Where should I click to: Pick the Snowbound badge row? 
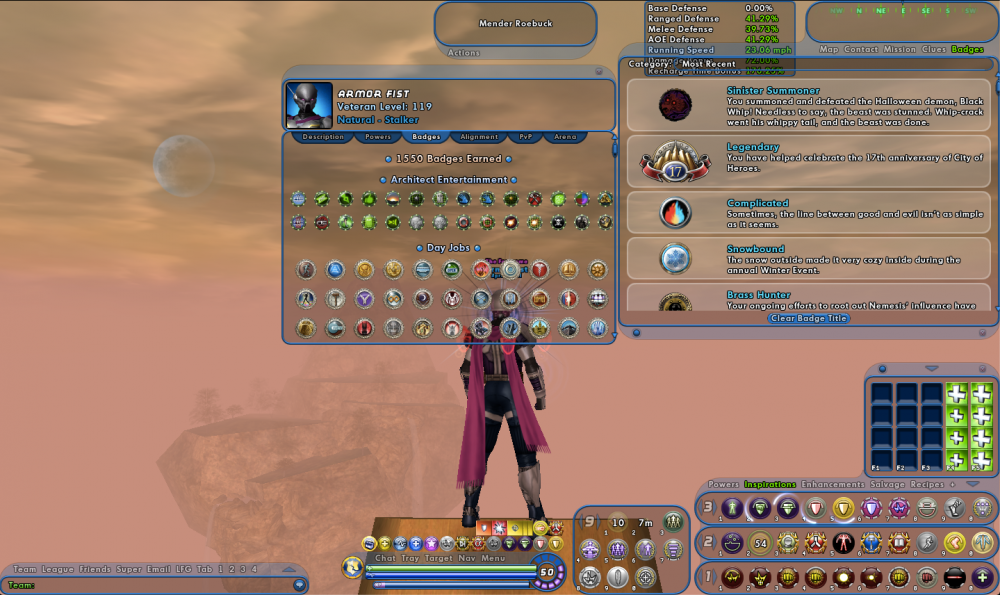pyautogui.click(x=808, y=257)
